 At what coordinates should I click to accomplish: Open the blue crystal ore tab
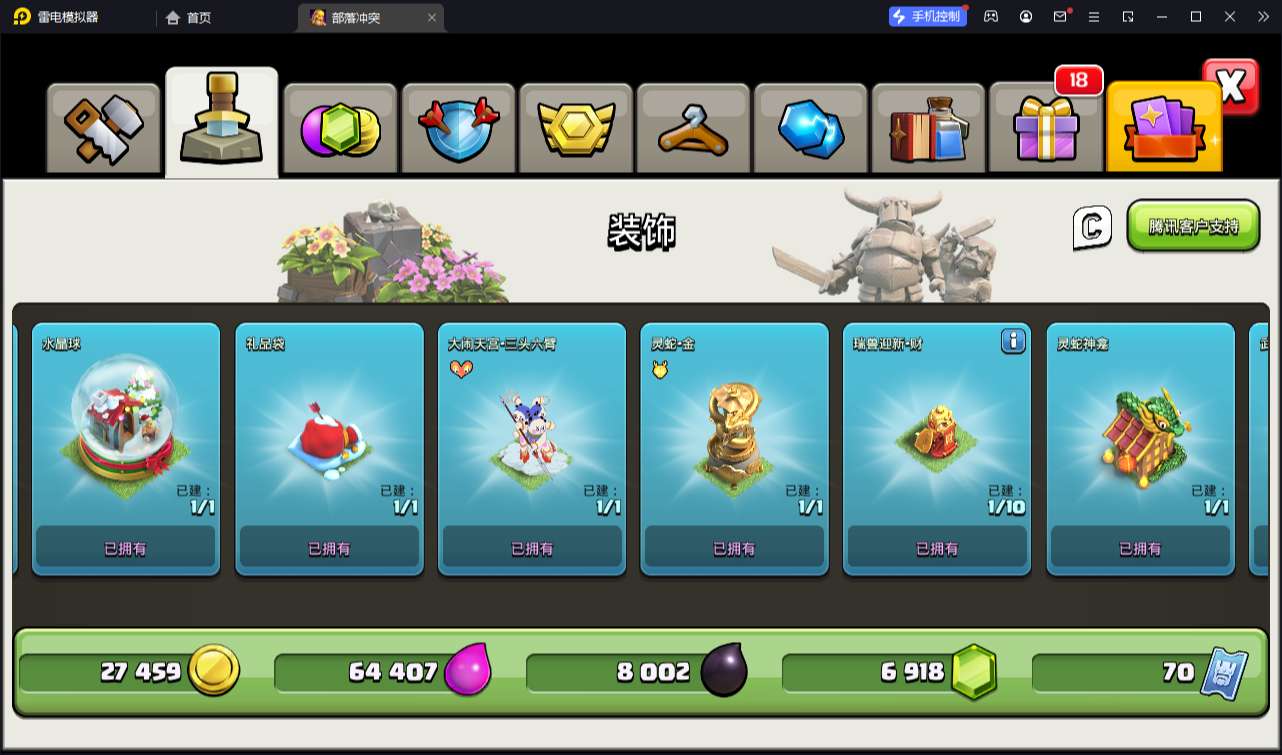tap(810, 130)
